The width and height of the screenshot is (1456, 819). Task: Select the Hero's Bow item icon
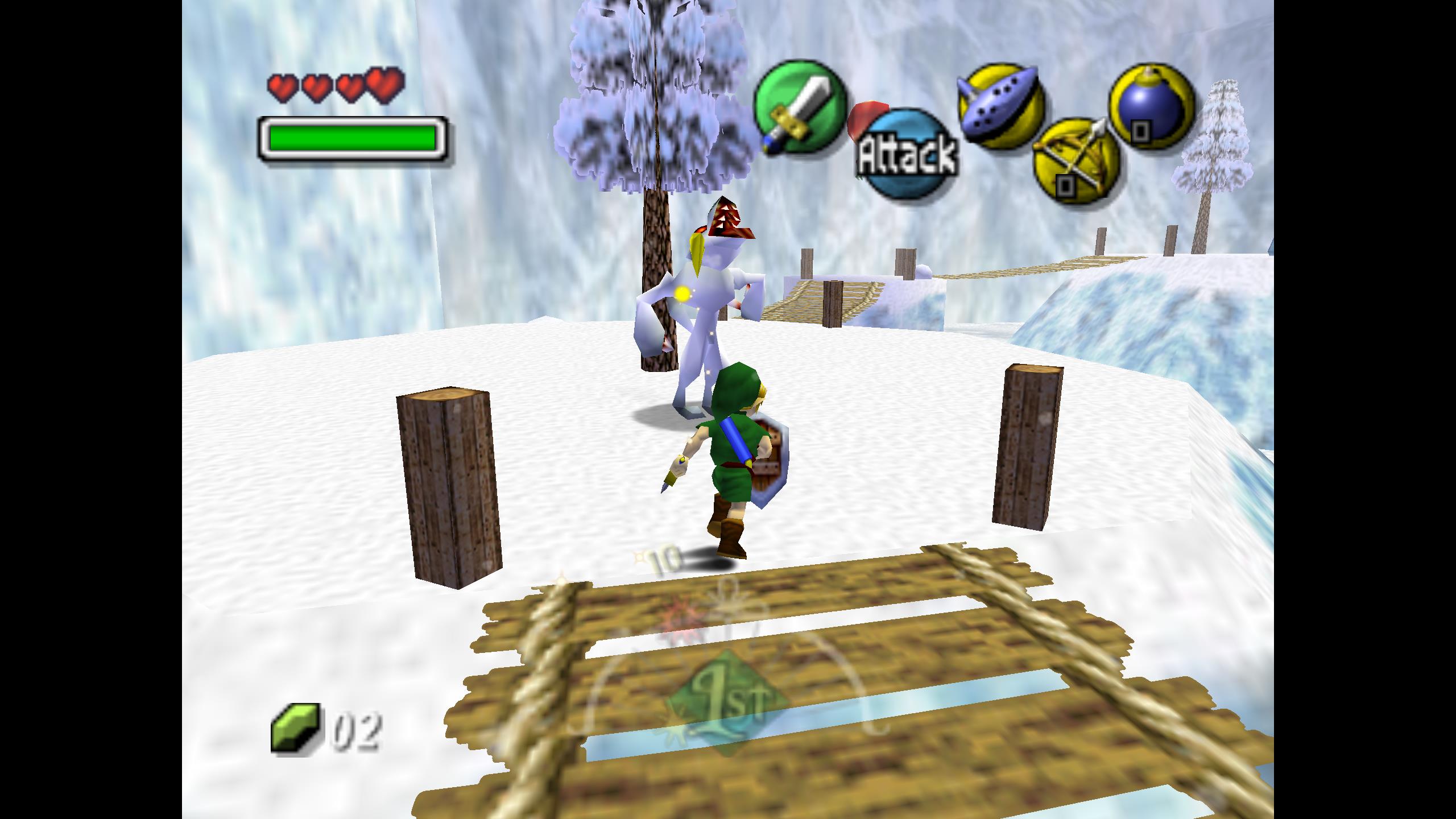tap(1076, 159)
